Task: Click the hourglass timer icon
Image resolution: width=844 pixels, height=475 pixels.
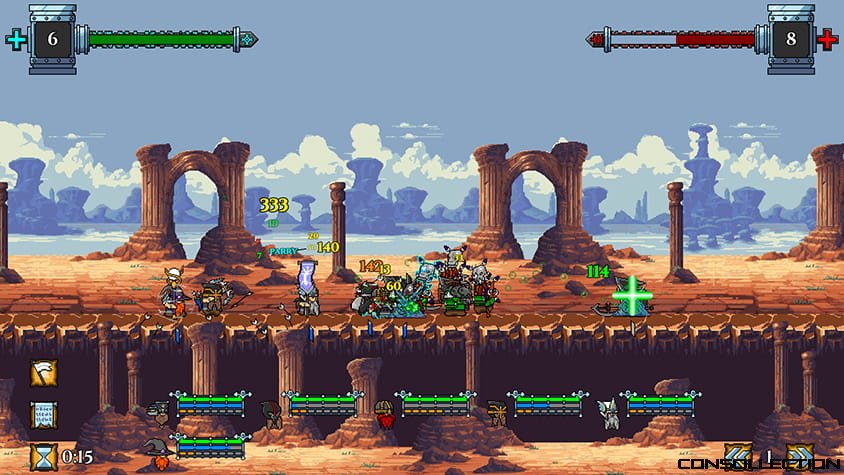Action: tap(43, 456)
